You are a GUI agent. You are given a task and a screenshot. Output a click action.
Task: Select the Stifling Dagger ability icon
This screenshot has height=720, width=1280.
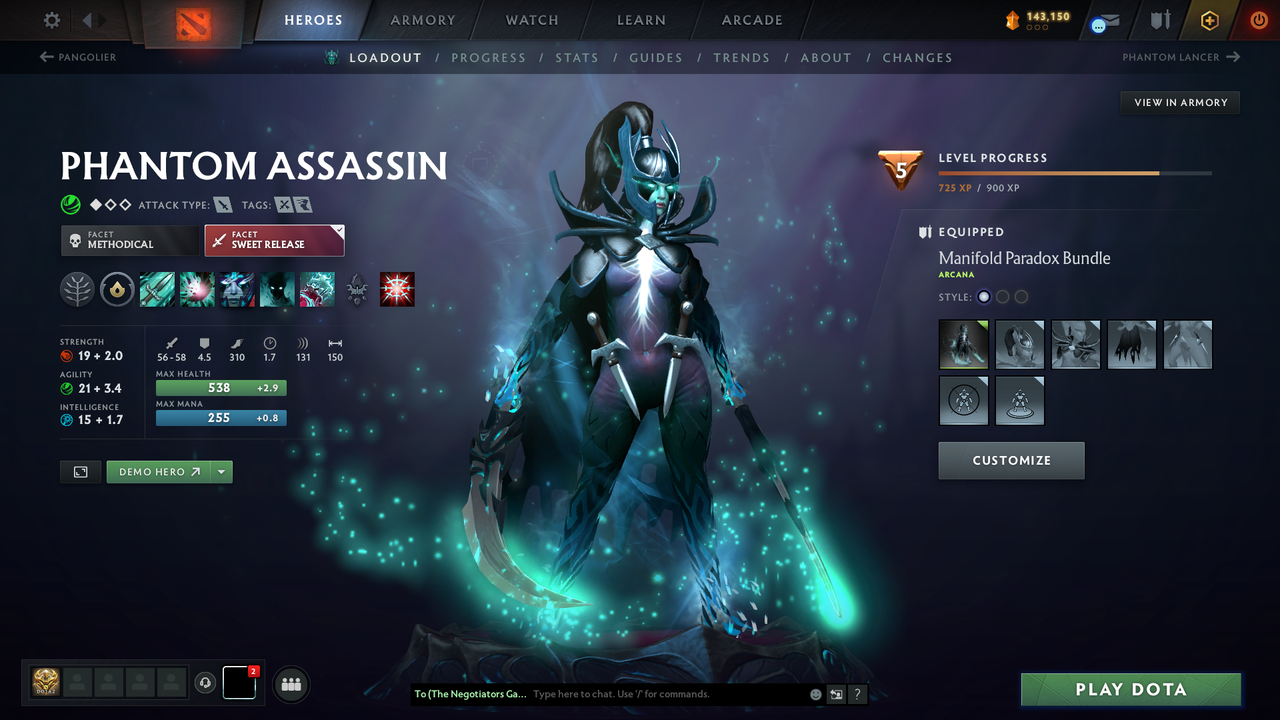point(157,289)
